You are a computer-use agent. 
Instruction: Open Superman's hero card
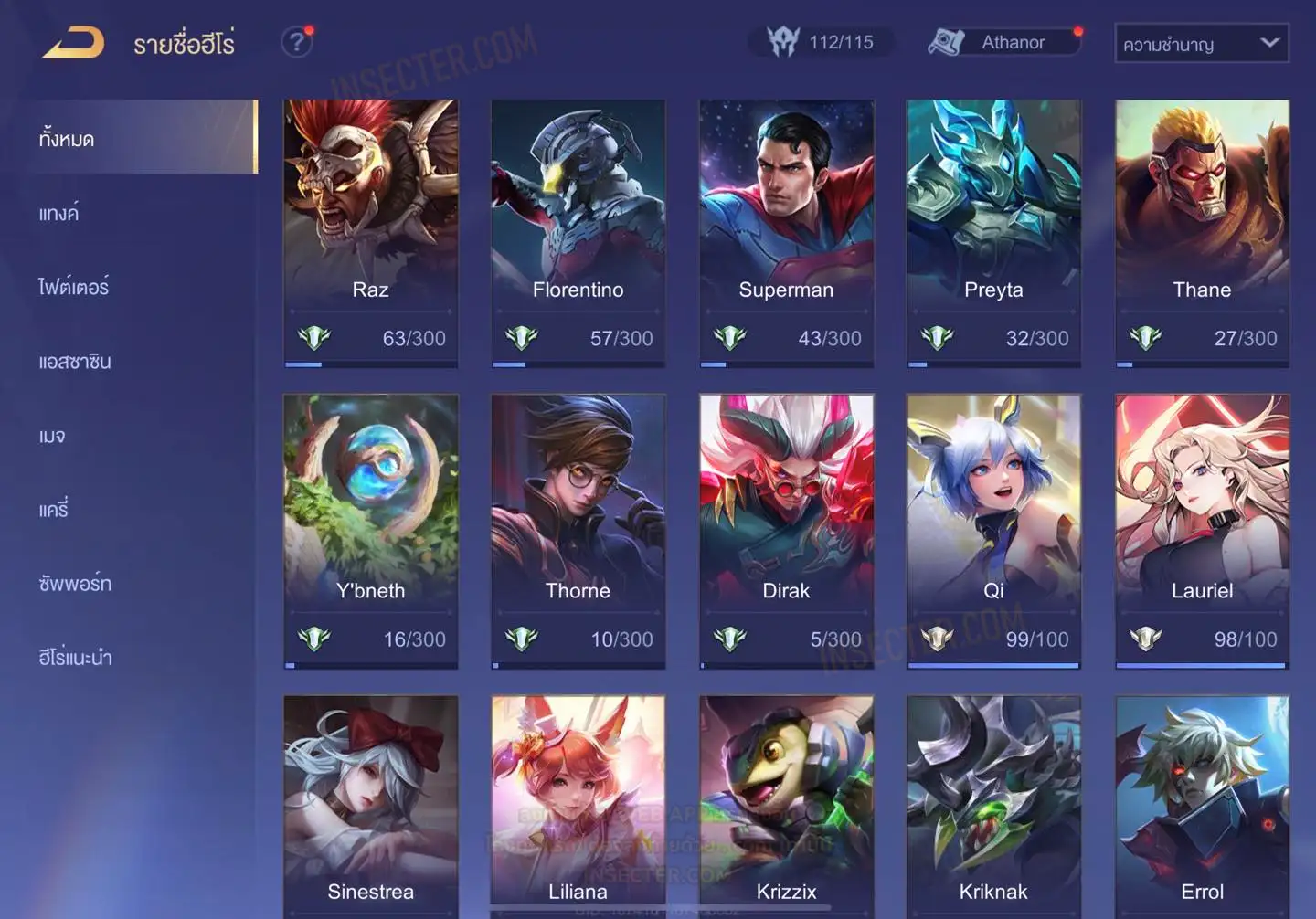click(786, 233)
